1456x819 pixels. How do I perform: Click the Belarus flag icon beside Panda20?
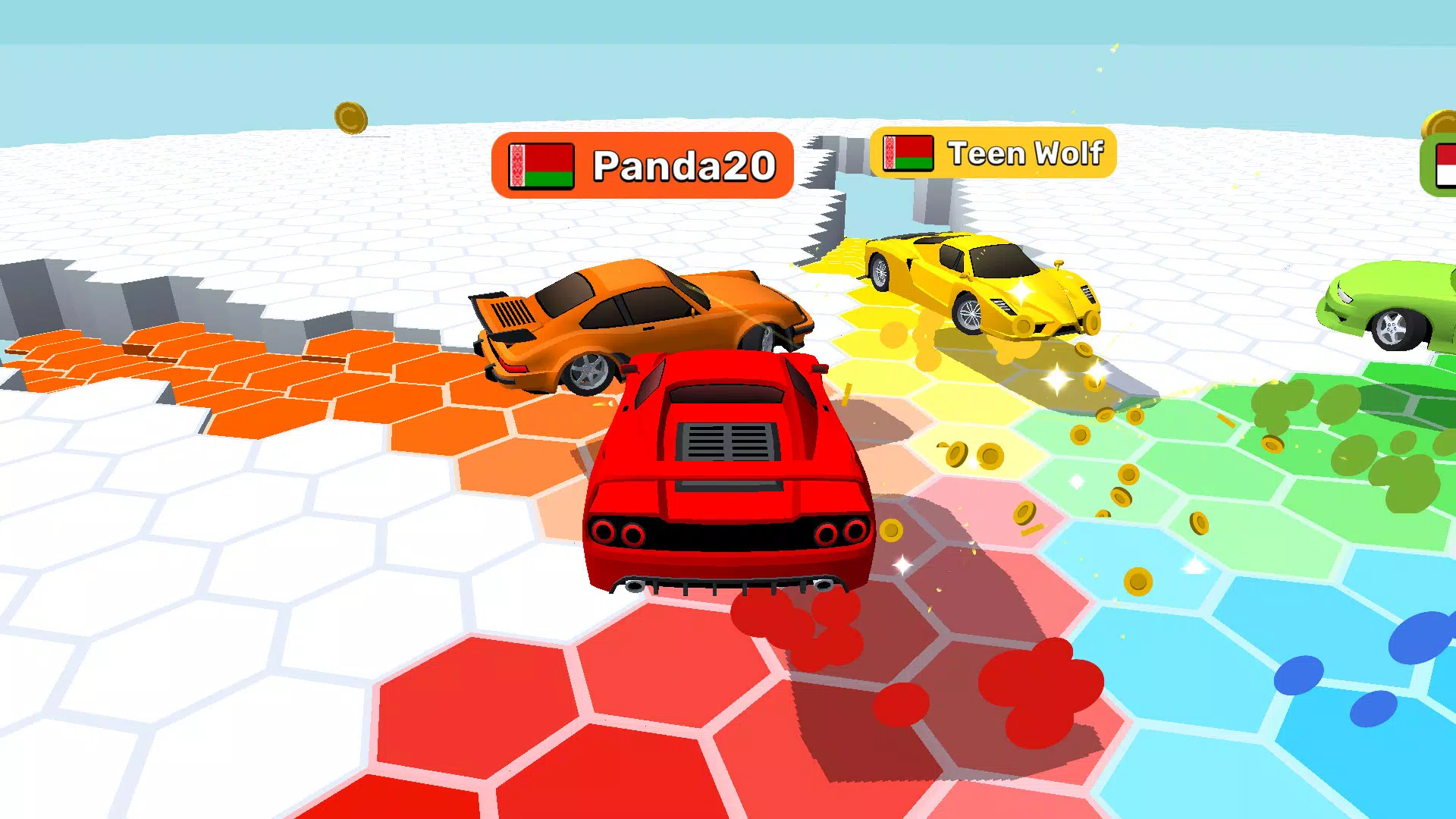pyautogui.click(x=541, y=165)
